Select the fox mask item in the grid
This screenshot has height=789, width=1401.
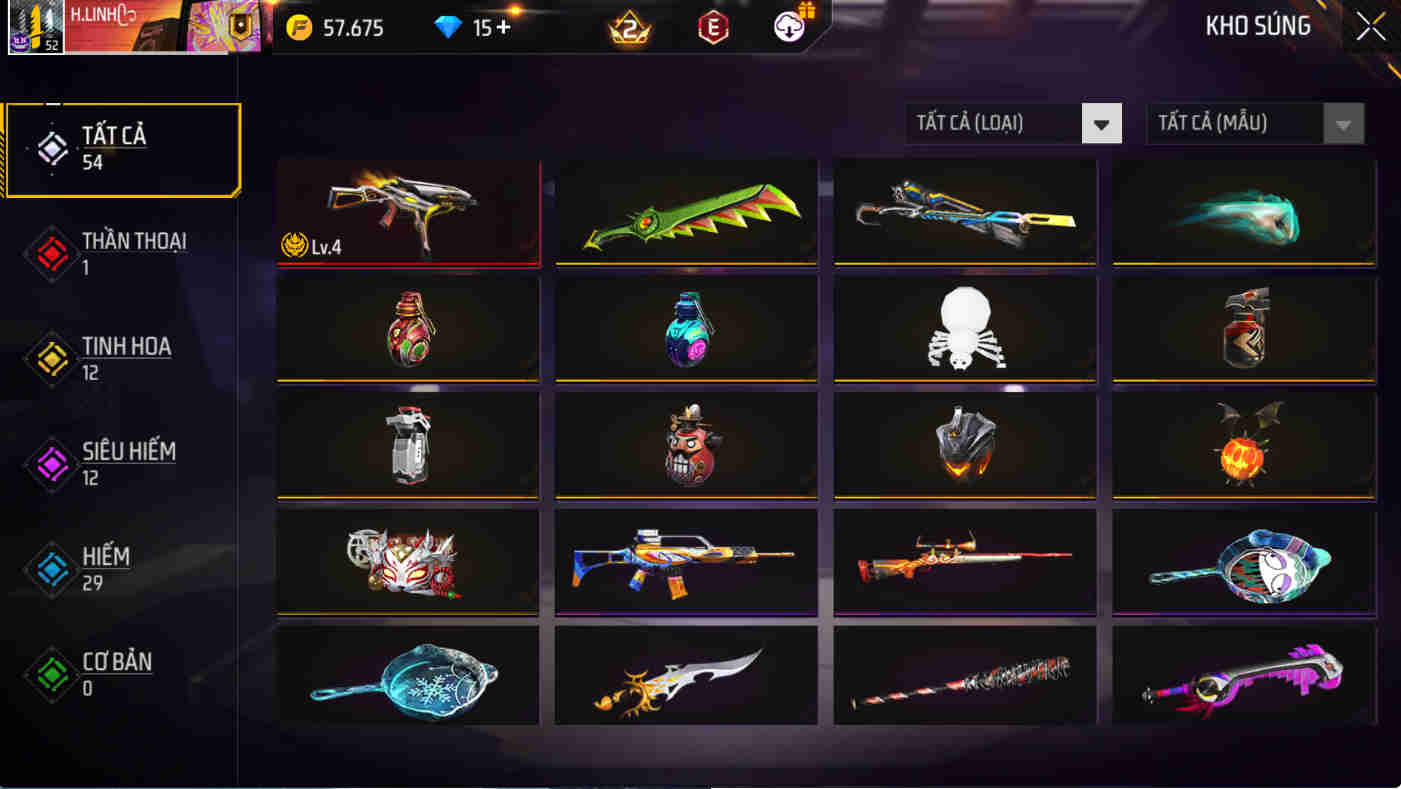click(x=408, y=562)
